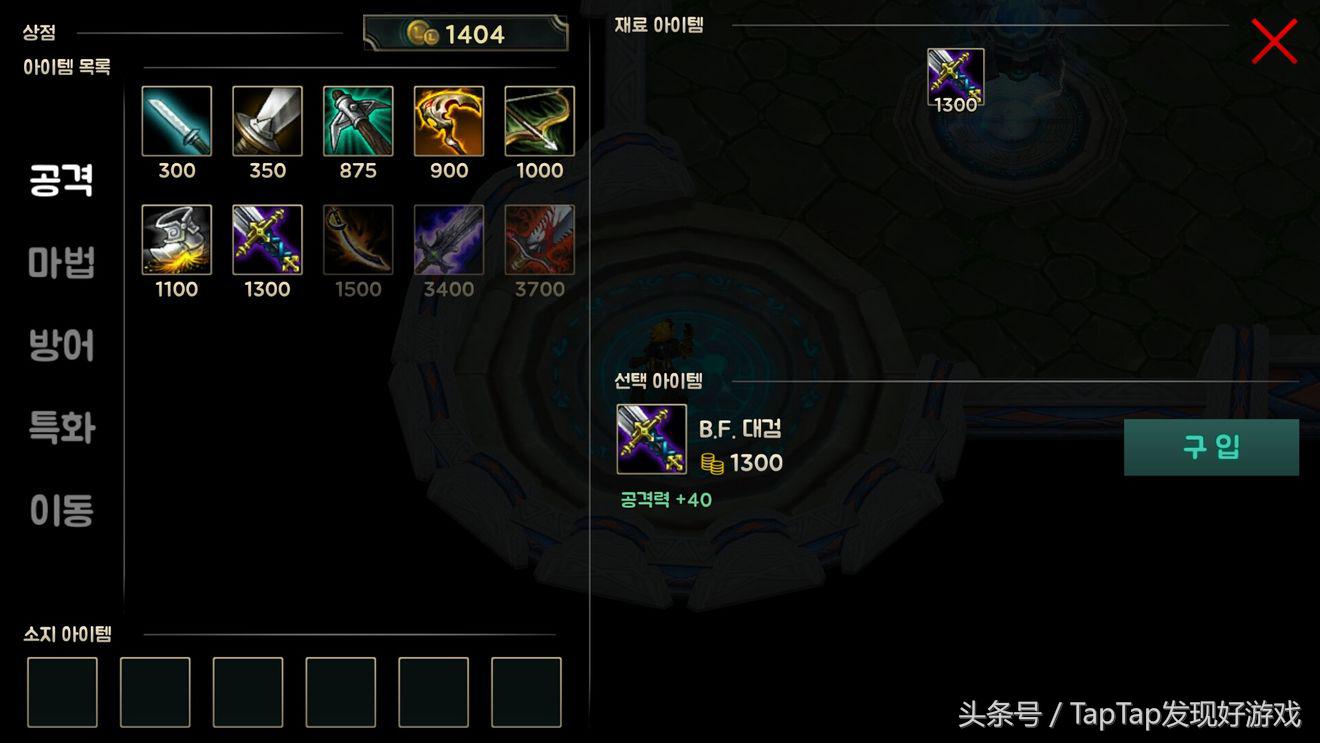
Task: Choose the dimmed 1500 gold item
Action: click(x=358, y=240)
